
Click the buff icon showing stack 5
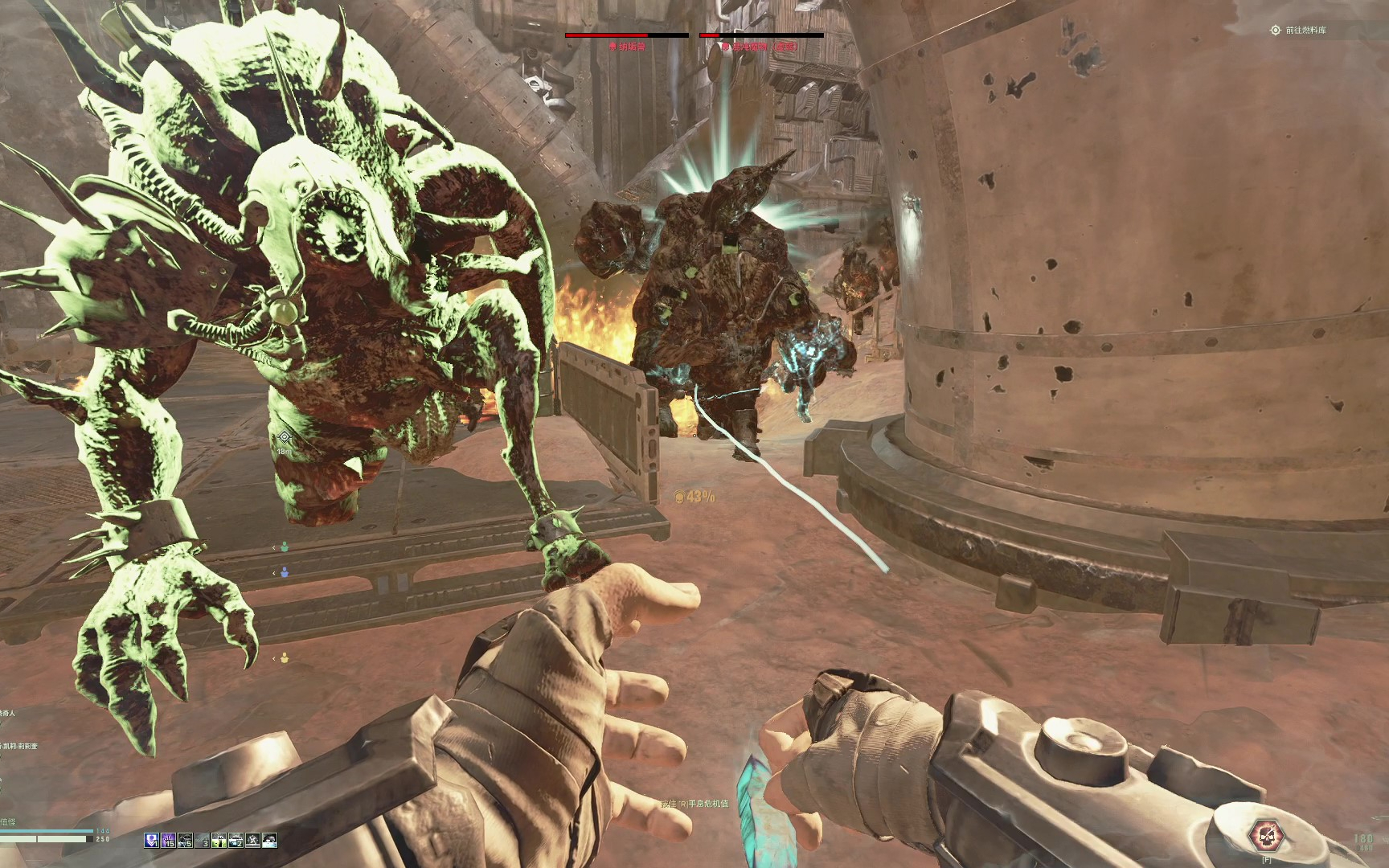(185, 841)
